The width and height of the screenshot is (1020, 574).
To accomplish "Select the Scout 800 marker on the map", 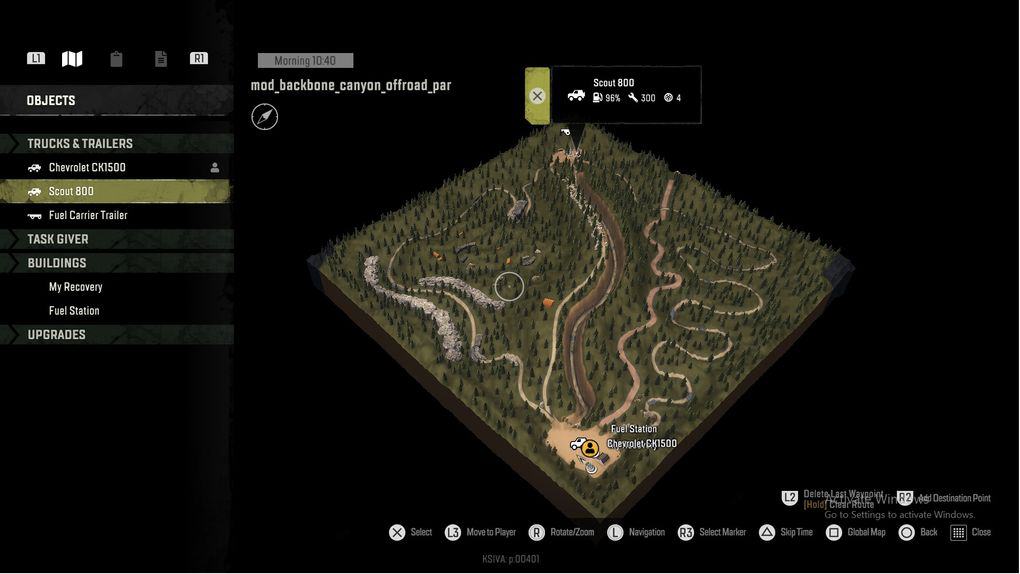I will coord(566,132).
